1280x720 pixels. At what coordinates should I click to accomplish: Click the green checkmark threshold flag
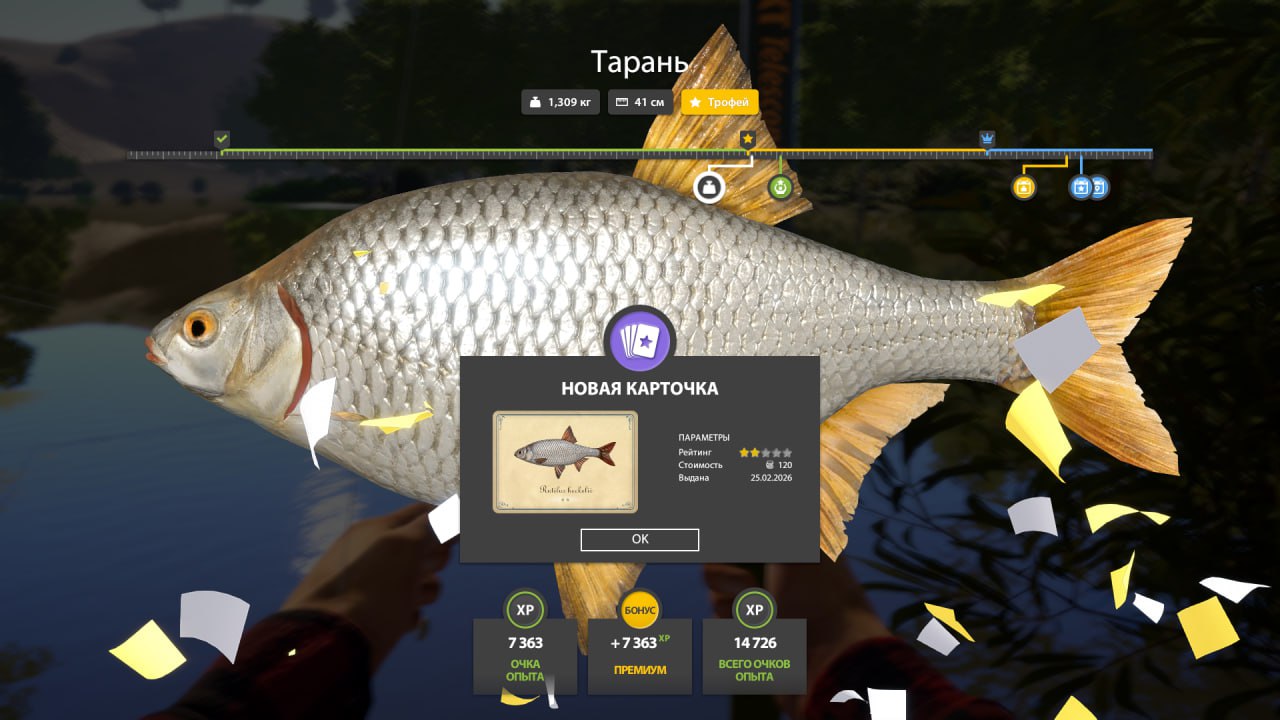222,139
